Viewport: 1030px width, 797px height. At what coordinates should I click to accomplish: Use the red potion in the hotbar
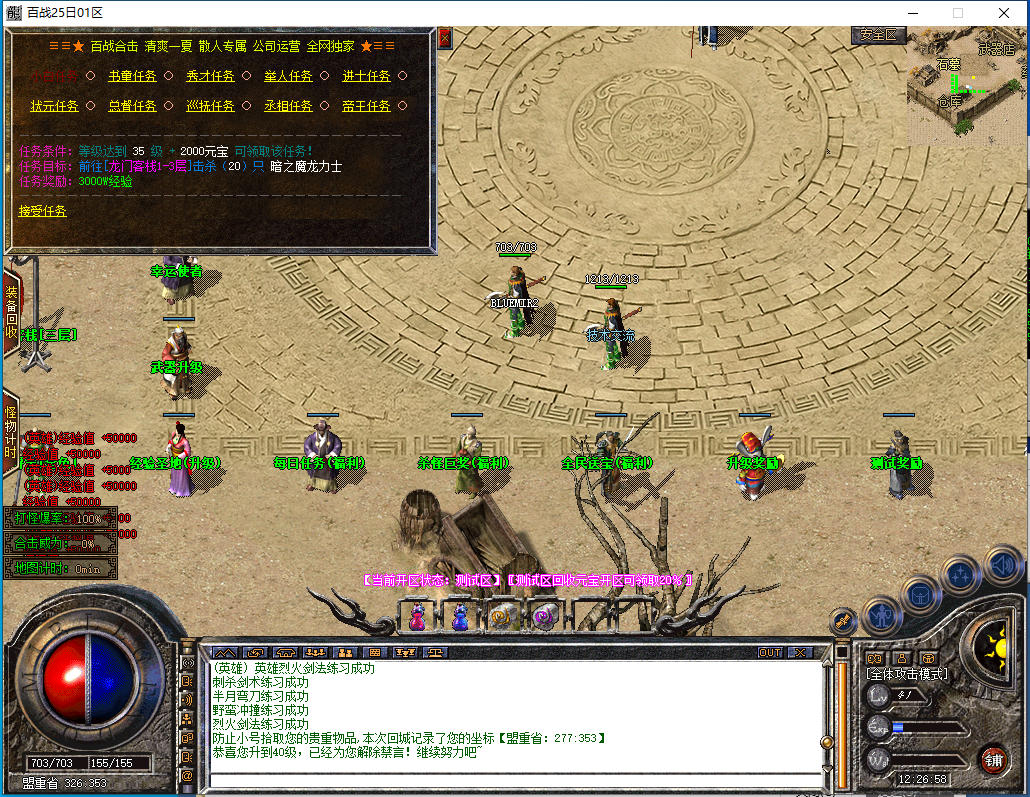418,617
